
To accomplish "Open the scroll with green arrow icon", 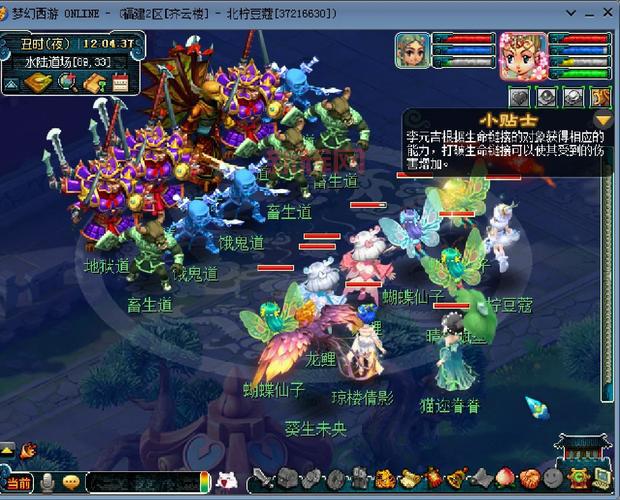I will pos(95,82).
